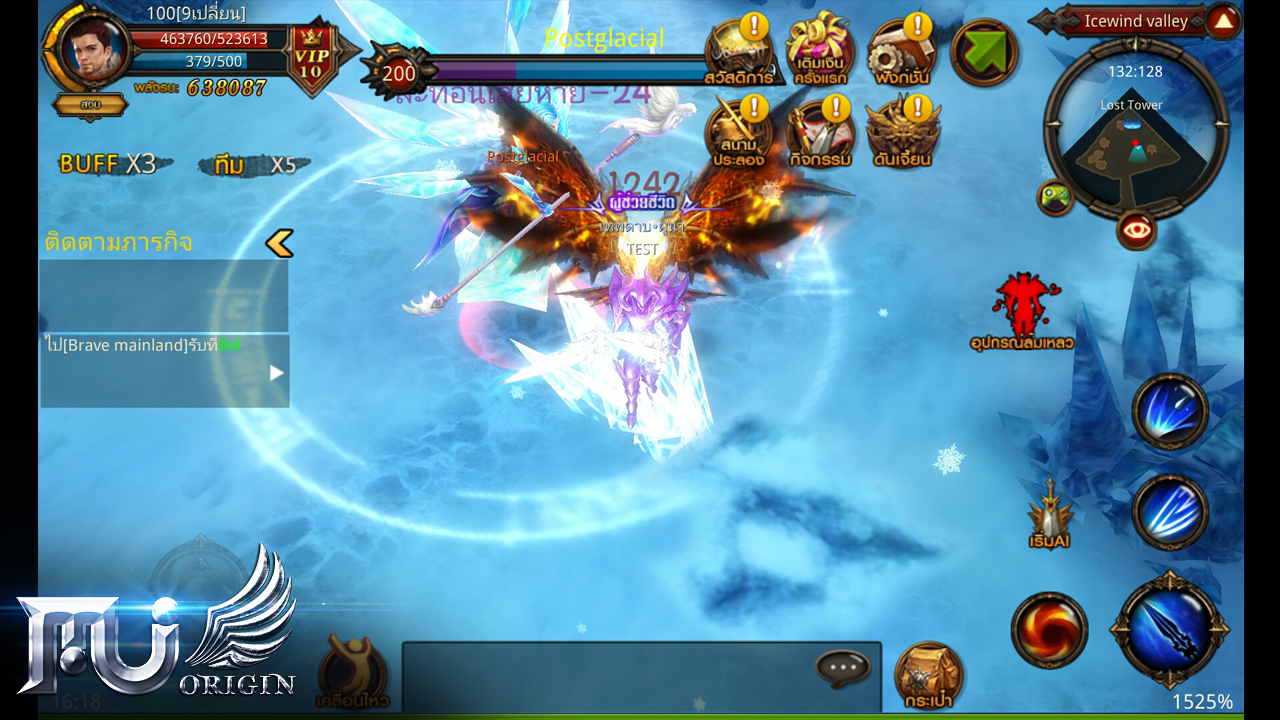Open the กระเป๋า bag inventory

(x=928, y=673)
